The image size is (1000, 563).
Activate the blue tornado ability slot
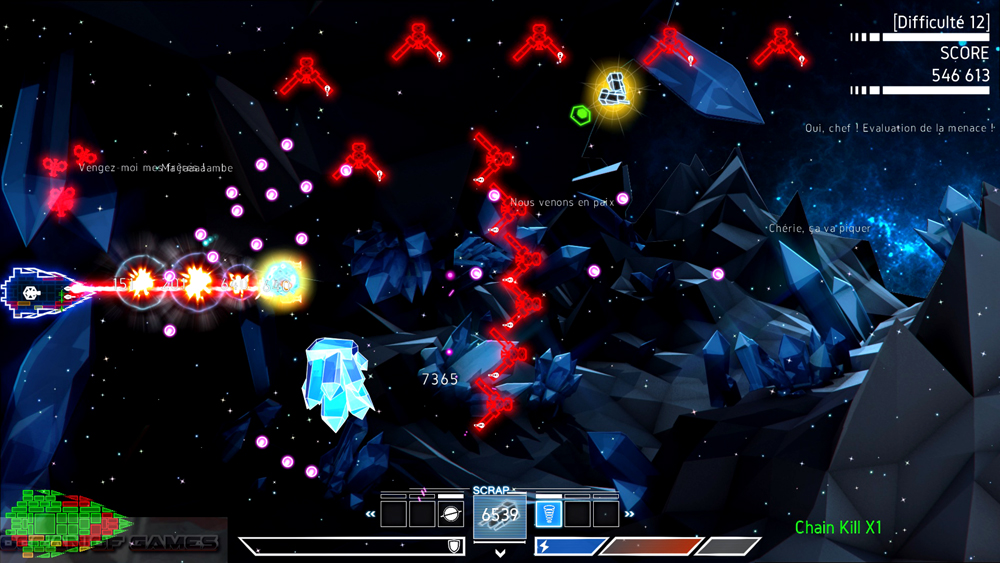(x=549, y=514)
